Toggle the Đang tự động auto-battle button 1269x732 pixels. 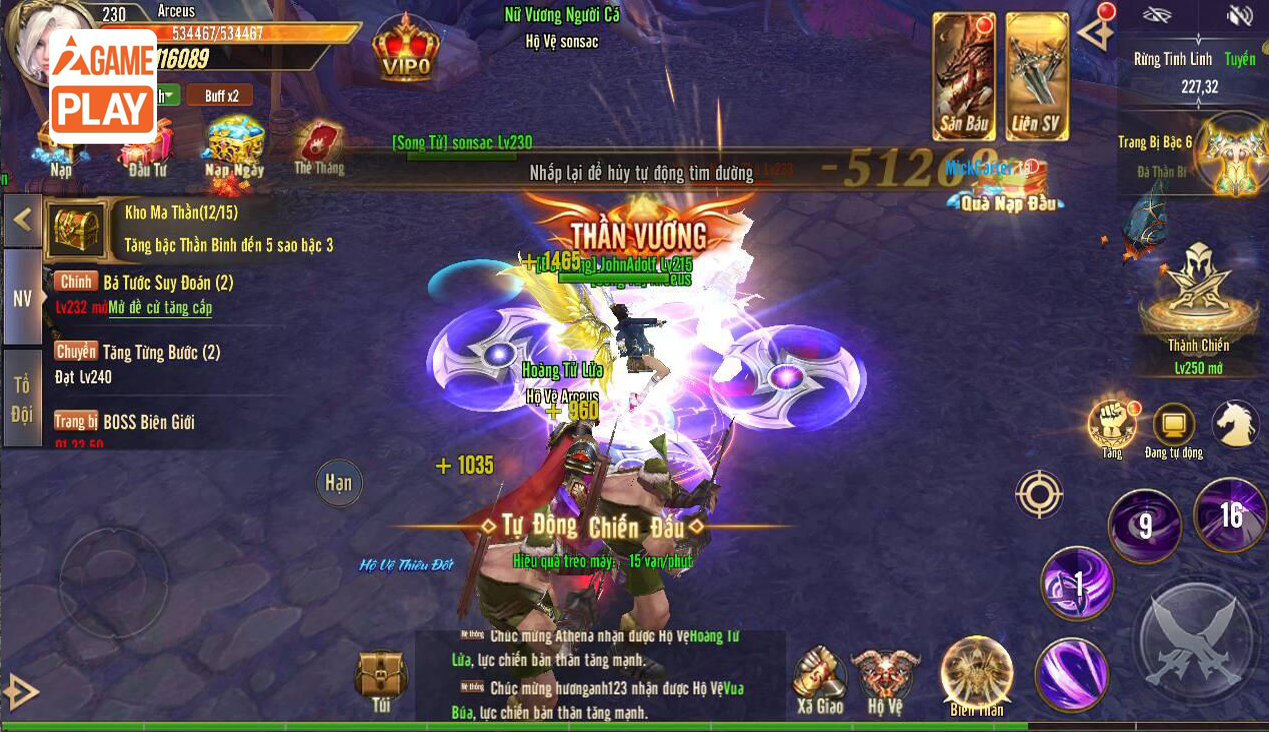tap(1173, 427)
